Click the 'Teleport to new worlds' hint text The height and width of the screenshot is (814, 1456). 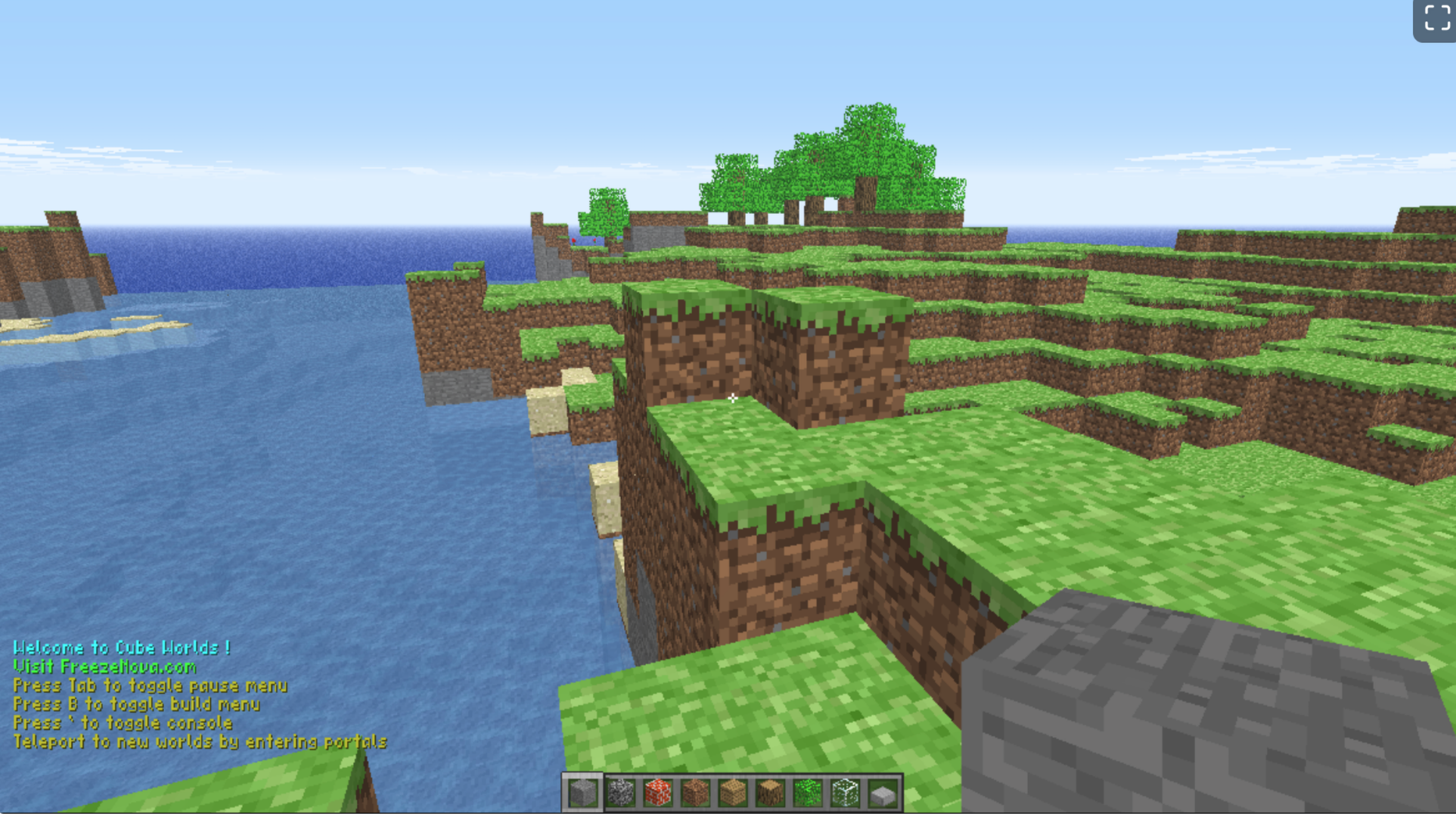pyautogui.click(x=200, y=743)
